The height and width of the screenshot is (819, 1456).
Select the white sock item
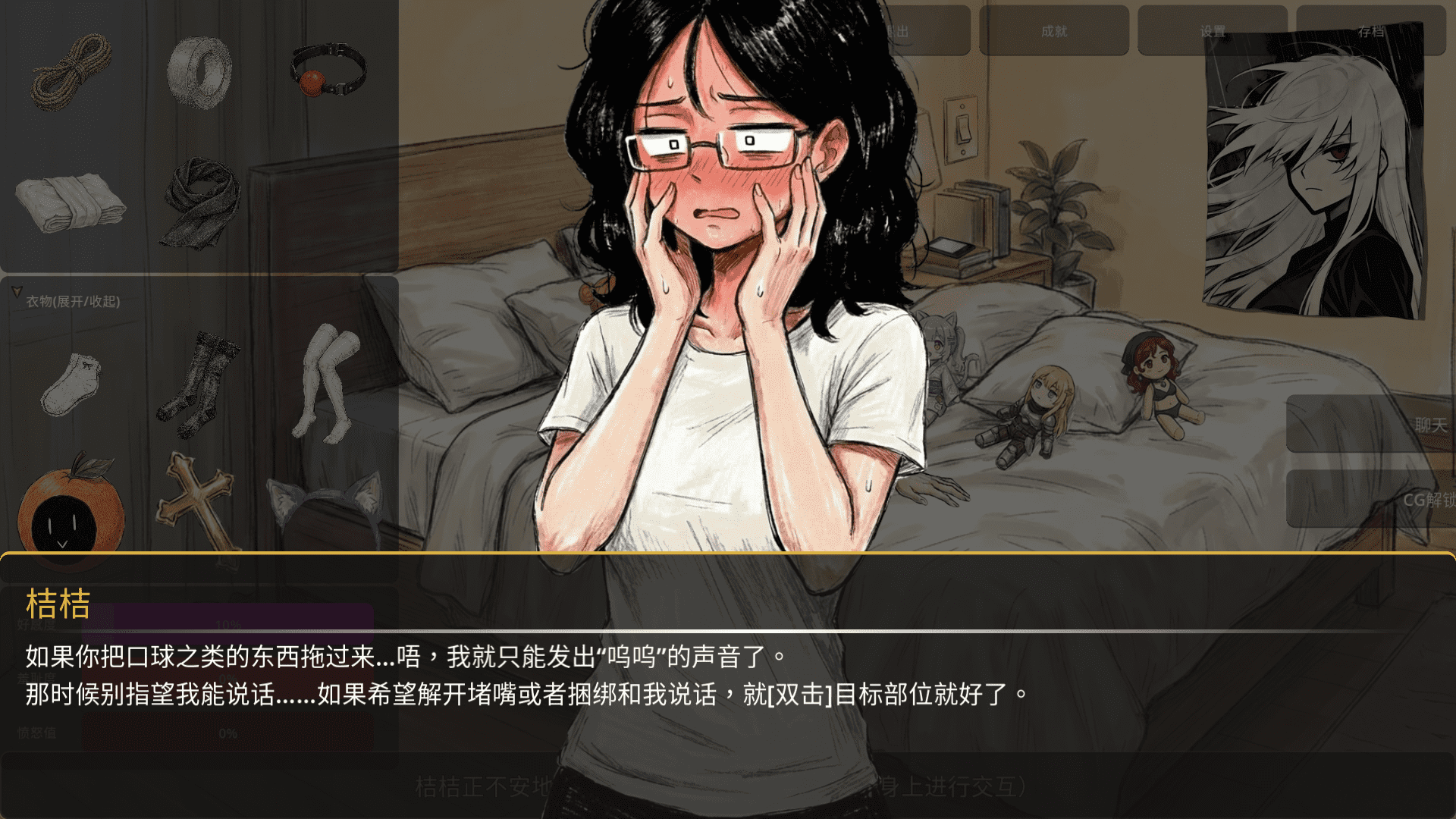point(72,387)
